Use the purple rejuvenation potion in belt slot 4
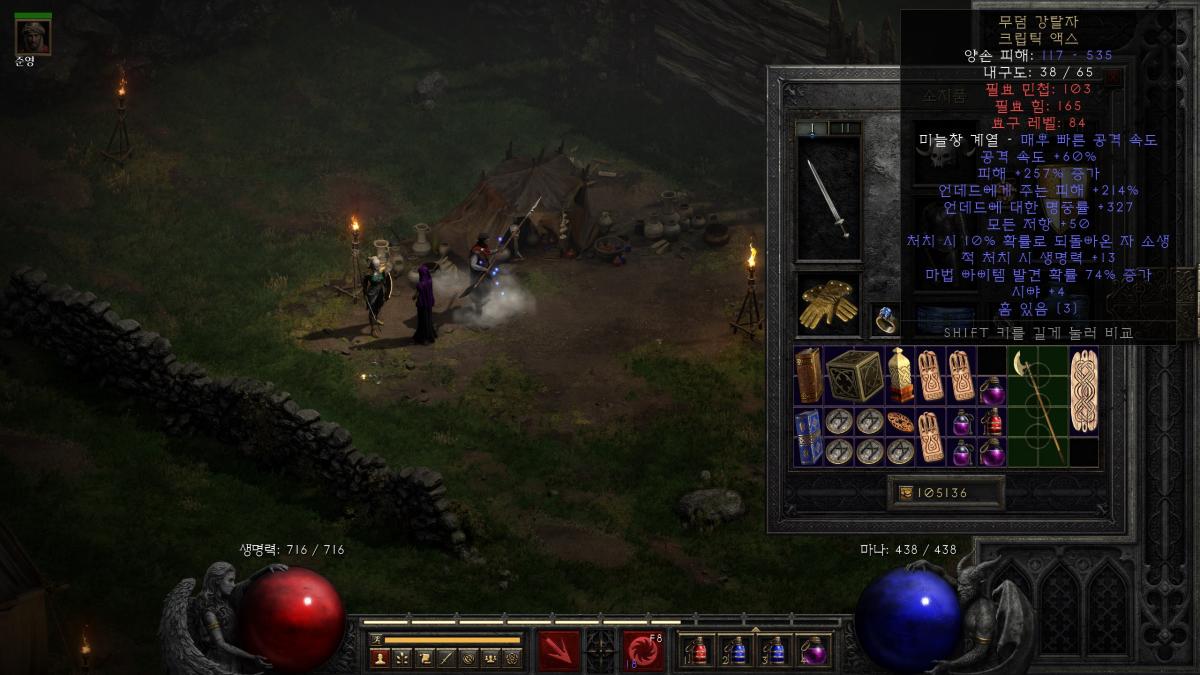1200x675 pixels. point(813,651)
